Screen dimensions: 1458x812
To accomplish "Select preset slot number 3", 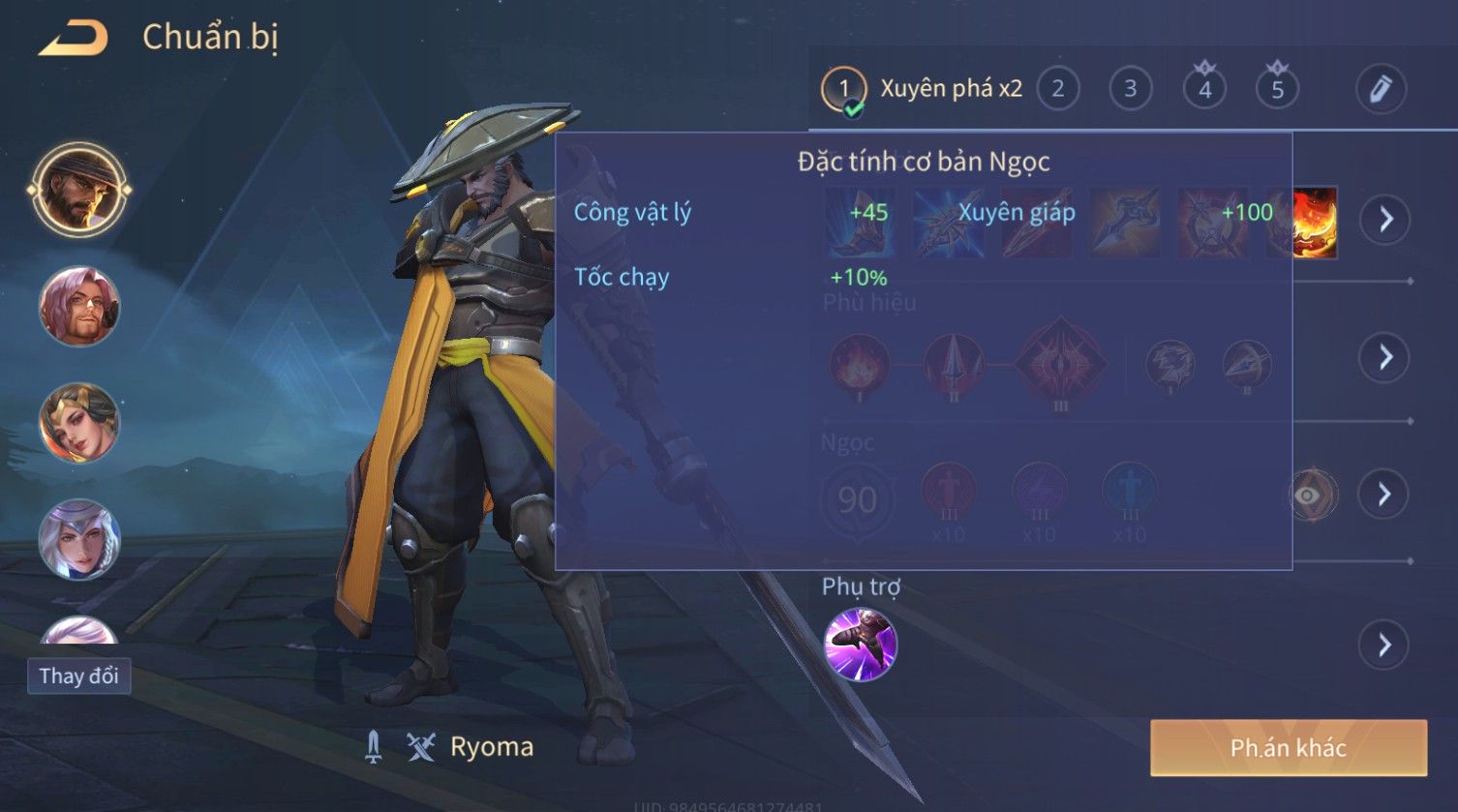I will coord(1130,89).
